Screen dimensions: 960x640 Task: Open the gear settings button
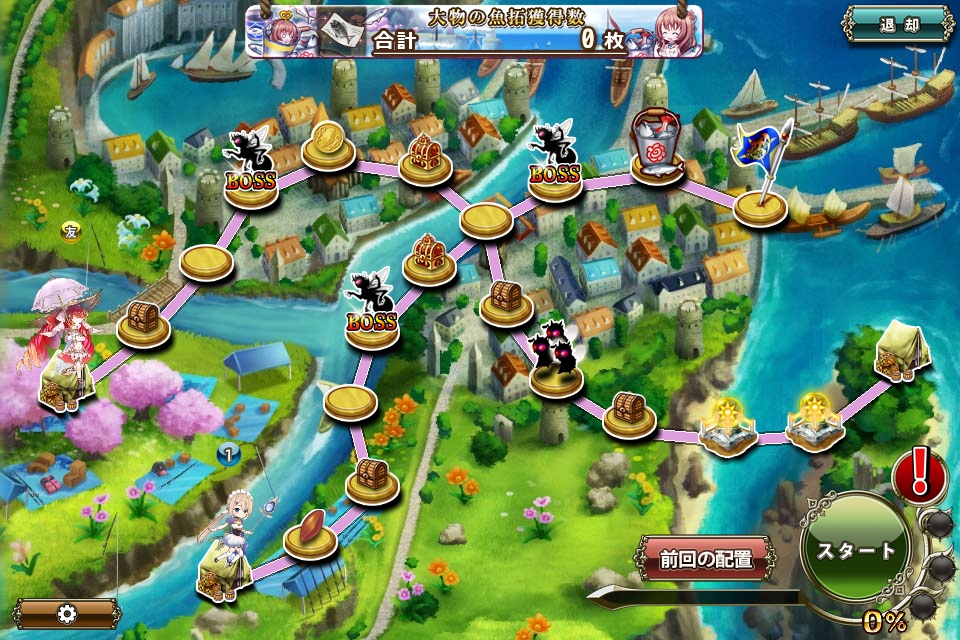coord(67,613)
